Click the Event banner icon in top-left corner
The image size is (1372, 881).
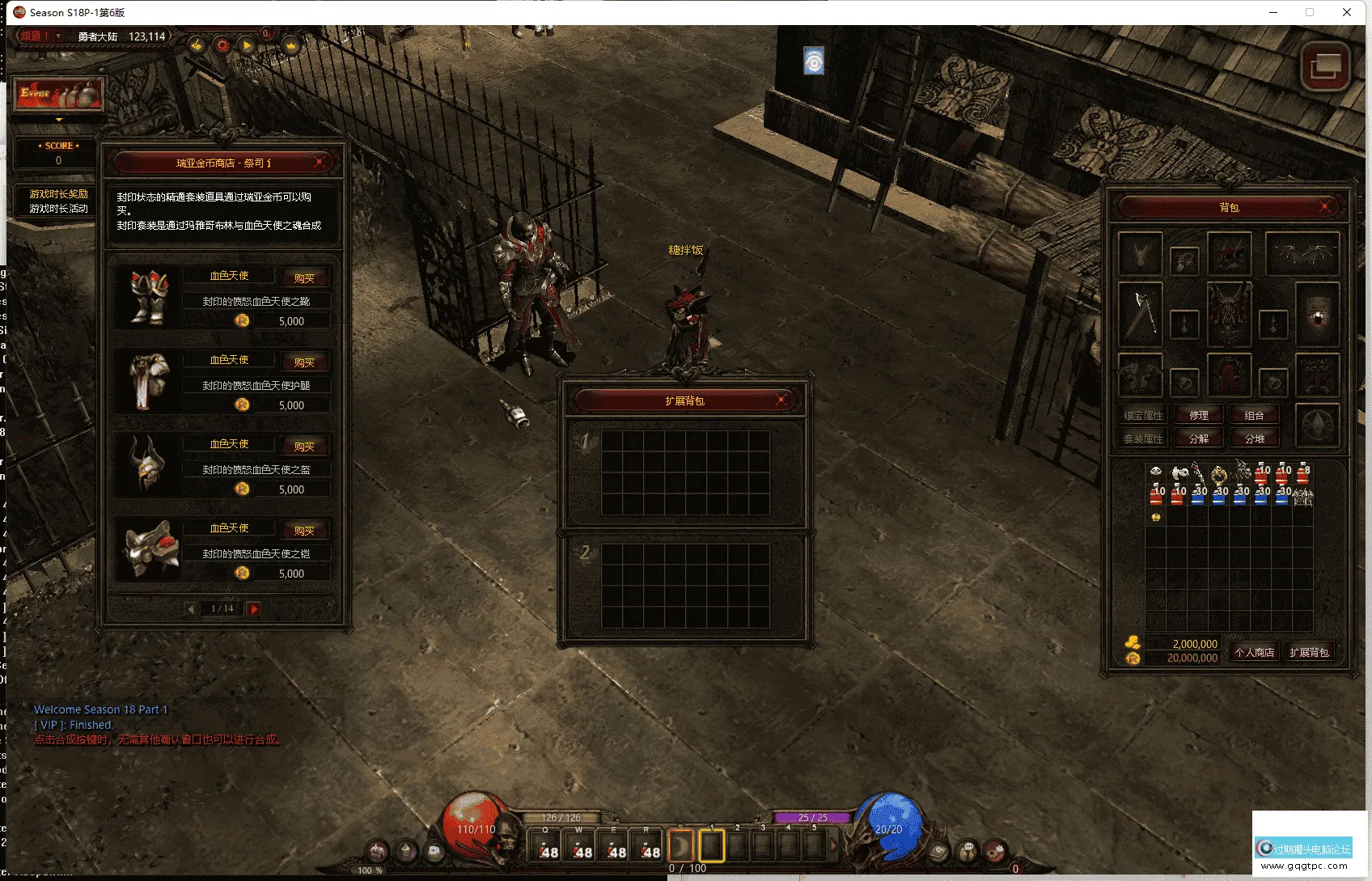point(58,93)
